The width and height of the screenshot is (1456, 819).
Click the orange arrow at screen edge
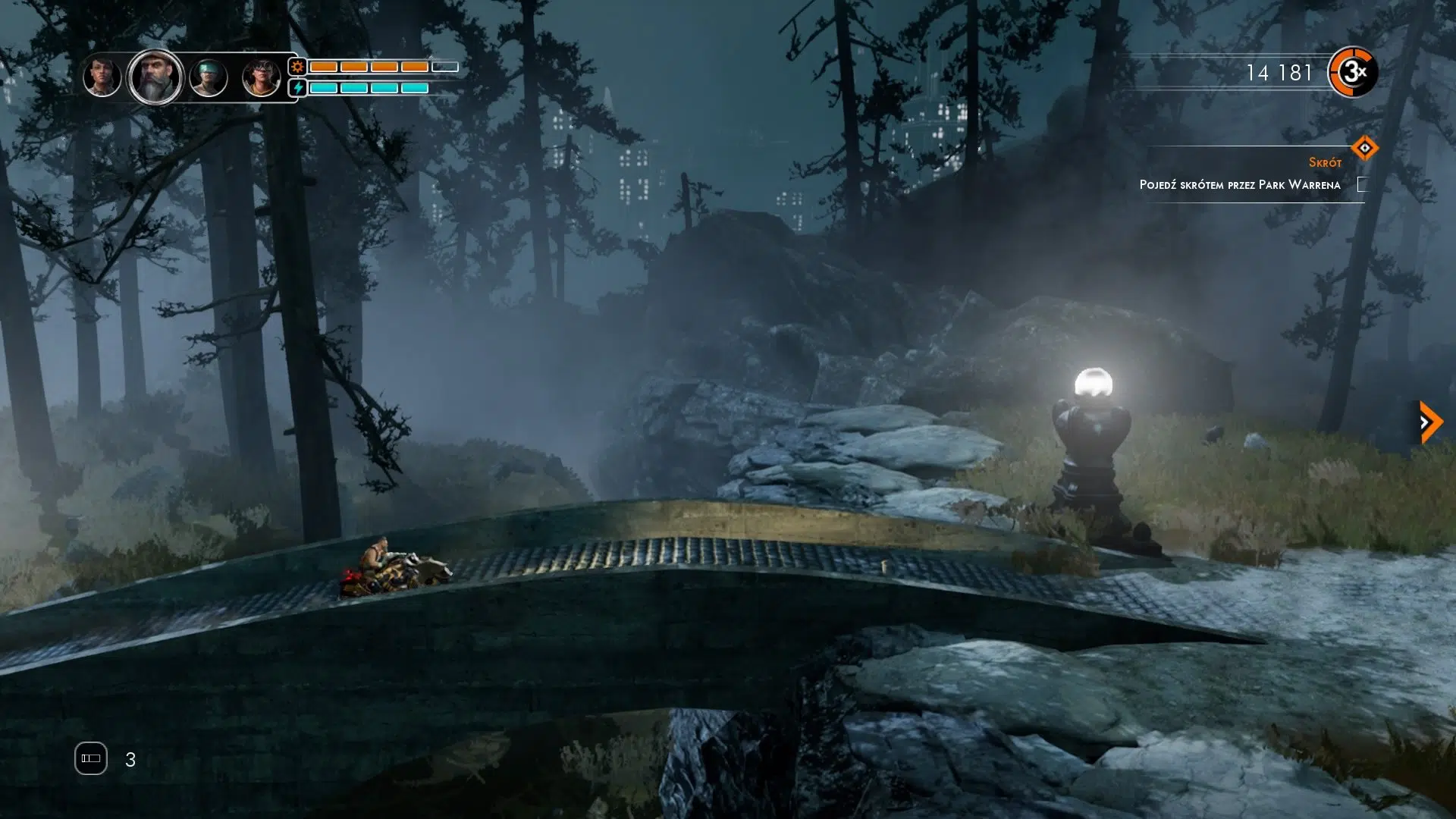pyautogui.click(x=1430, y=422)
